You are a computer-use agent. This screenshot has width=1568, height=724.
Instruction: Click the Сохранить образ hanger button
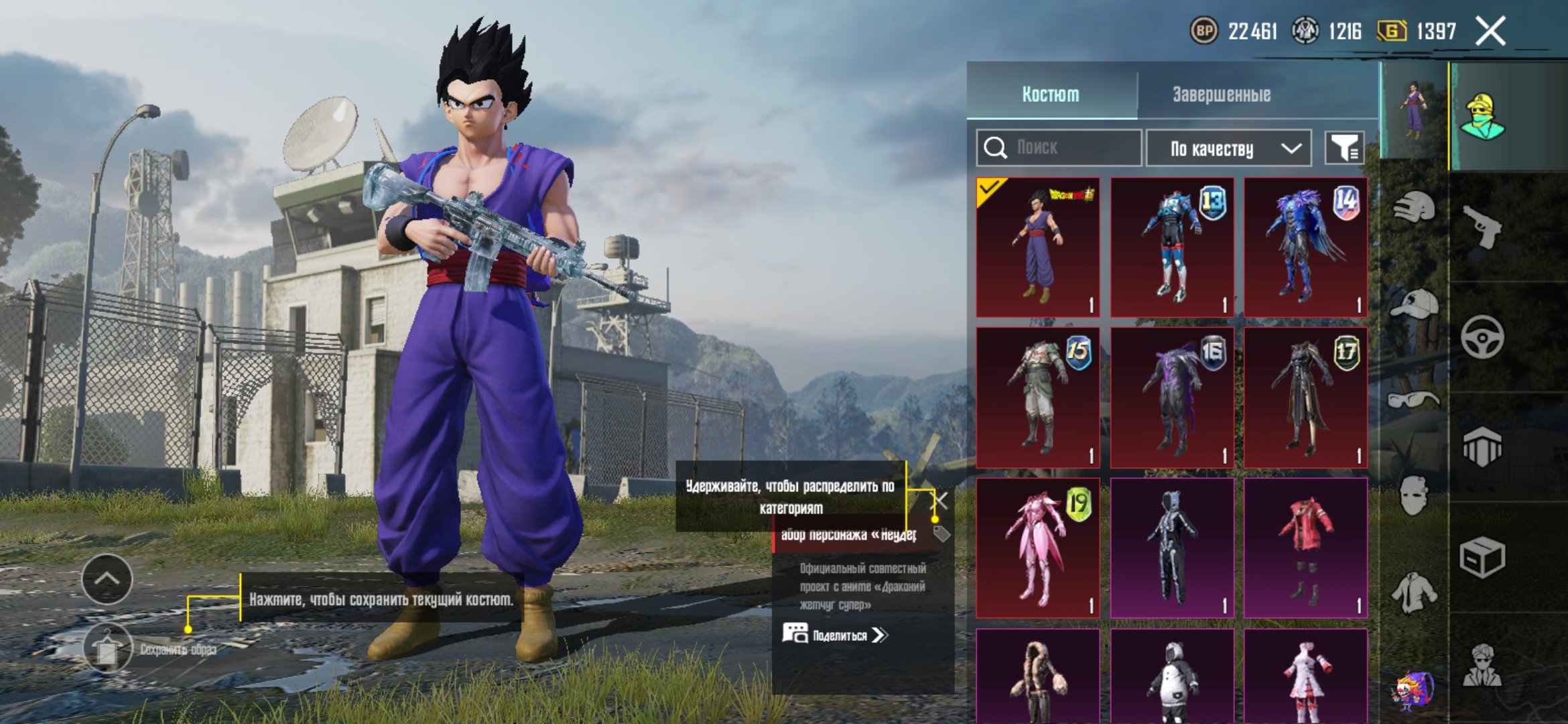107,649
